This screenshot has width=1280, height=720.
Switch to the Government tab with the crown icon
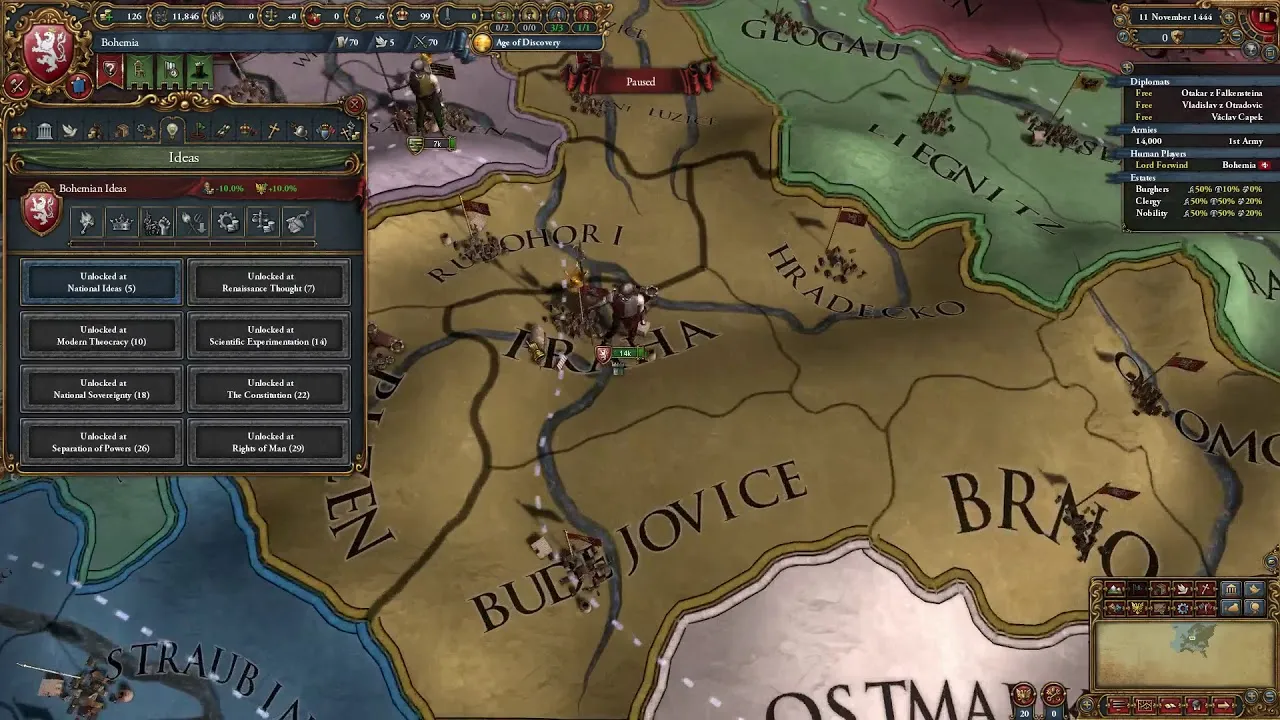[18, 131]
